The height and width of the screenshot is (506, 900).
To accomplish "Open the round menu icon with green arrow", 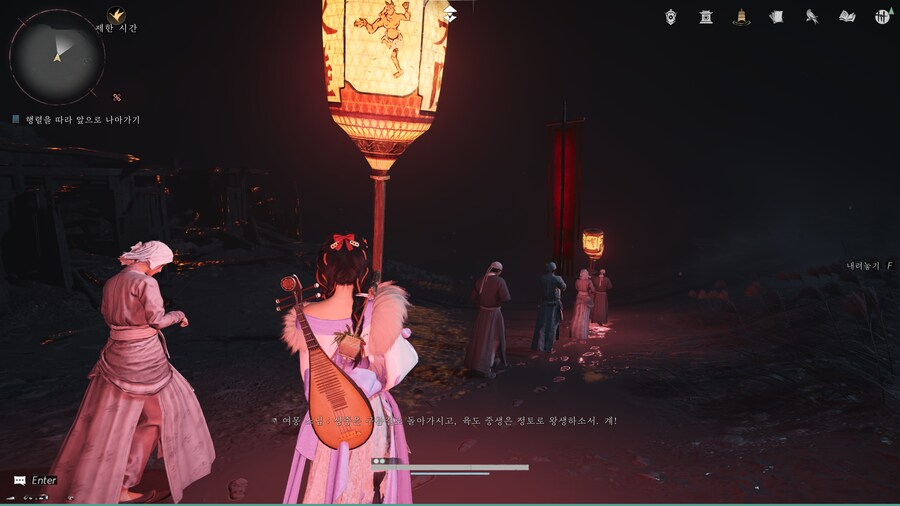I will coord(882,17).
